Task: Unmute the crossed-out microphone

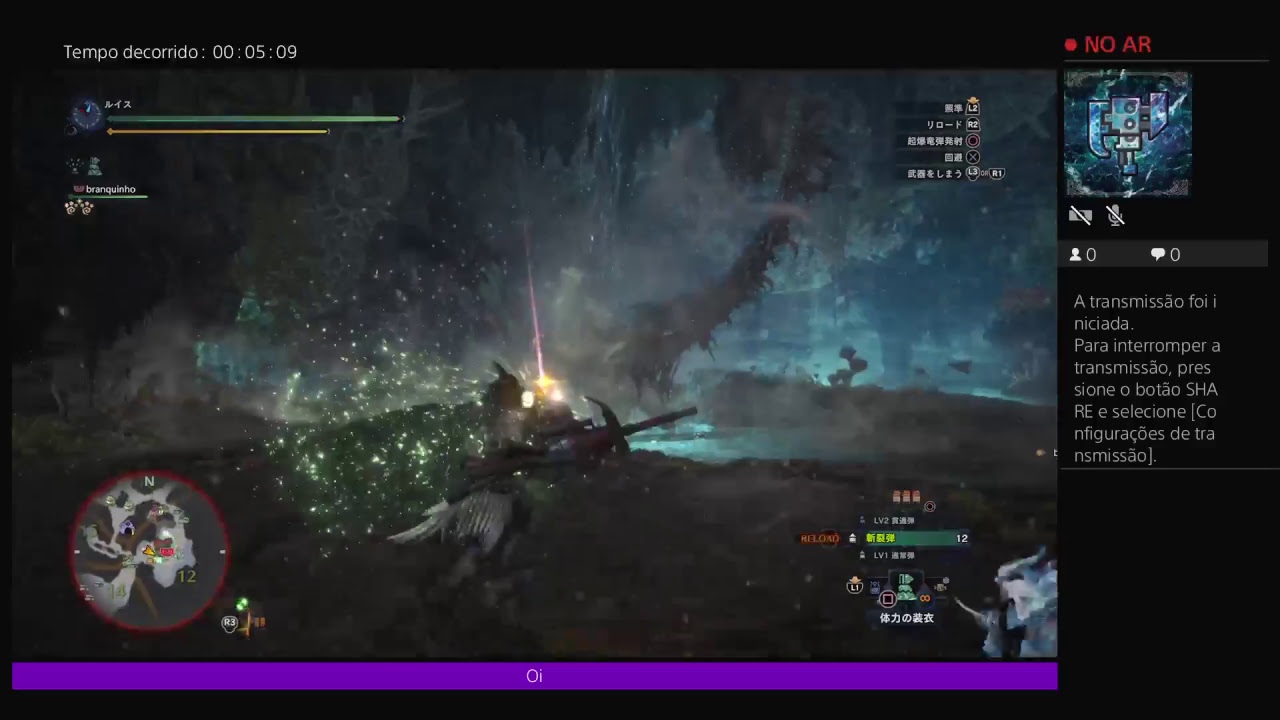Action: pos(1115,215)
